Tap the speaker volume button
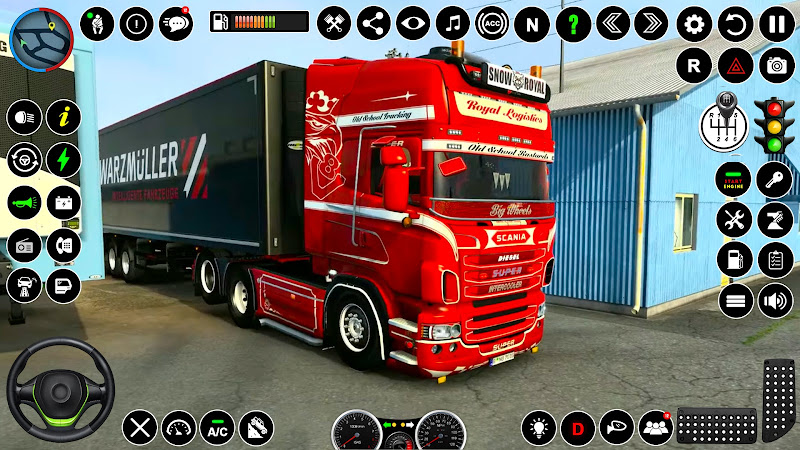 [774, 300]
